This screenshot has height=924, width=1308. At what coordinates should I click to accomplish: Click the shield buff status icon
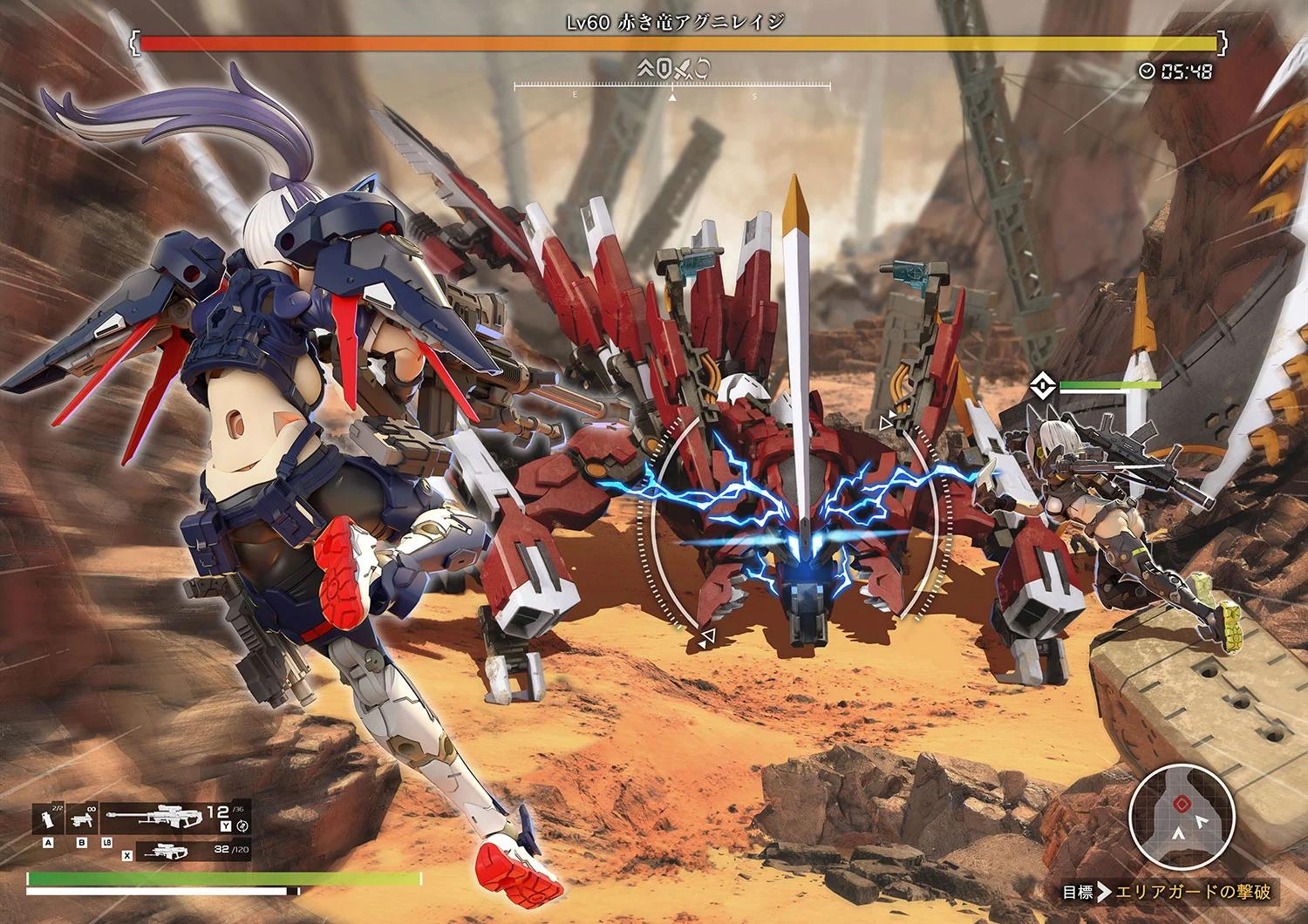click(x=663, y=67)
